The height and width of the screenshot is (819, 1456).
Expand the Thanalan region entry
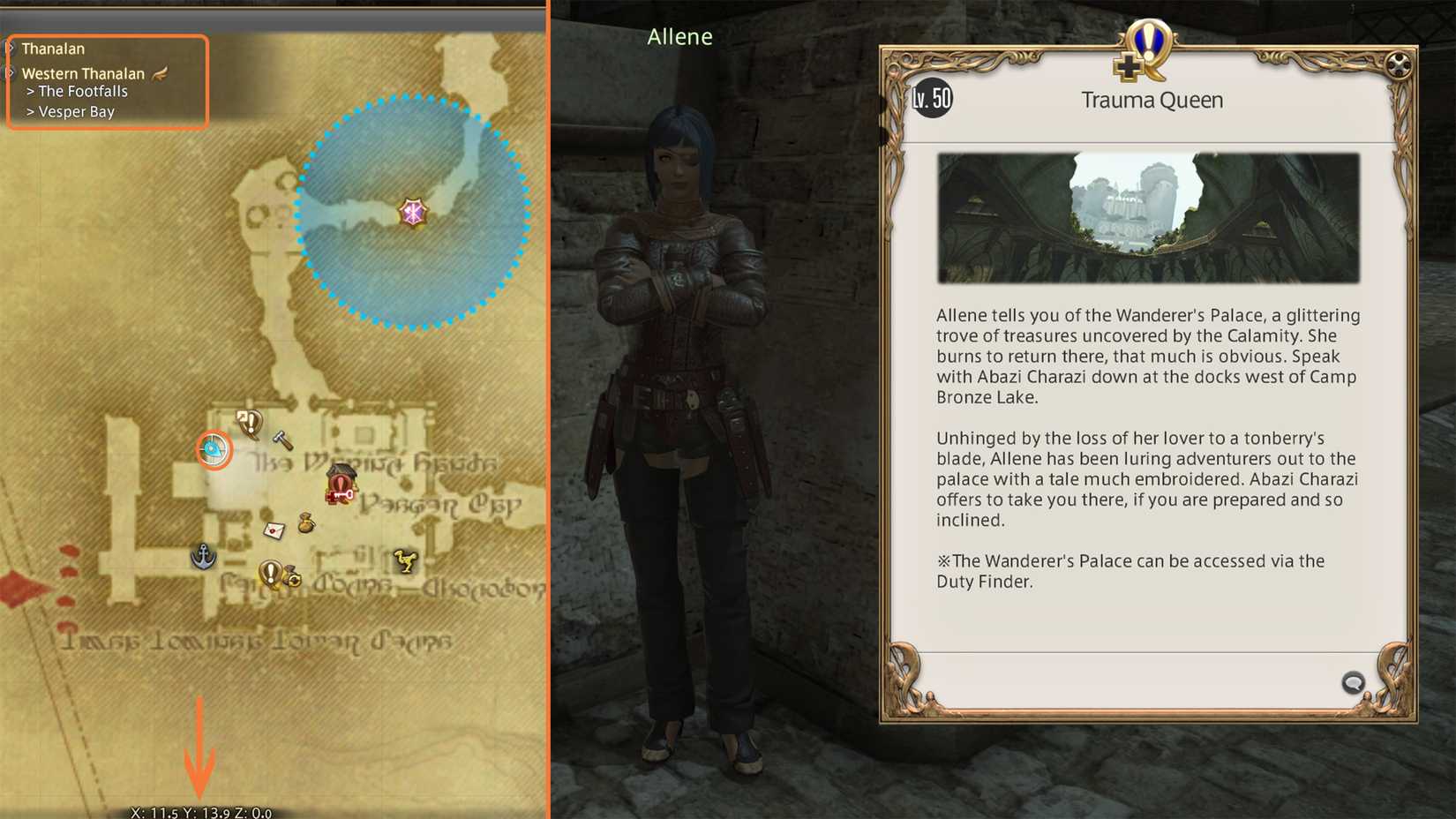tap(55, 48)
